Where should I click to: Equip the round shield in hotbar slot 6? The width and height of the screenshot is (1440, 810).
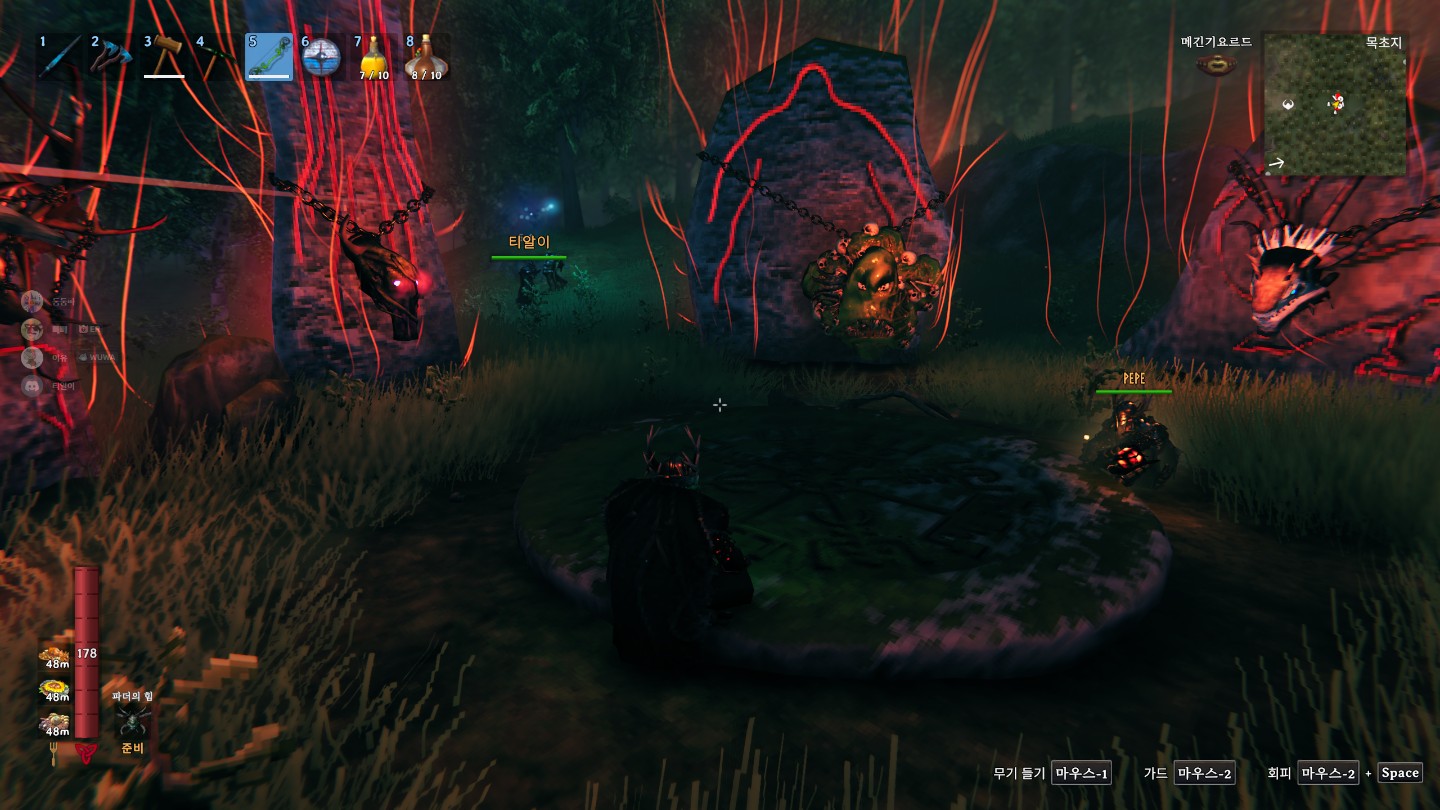322,57
